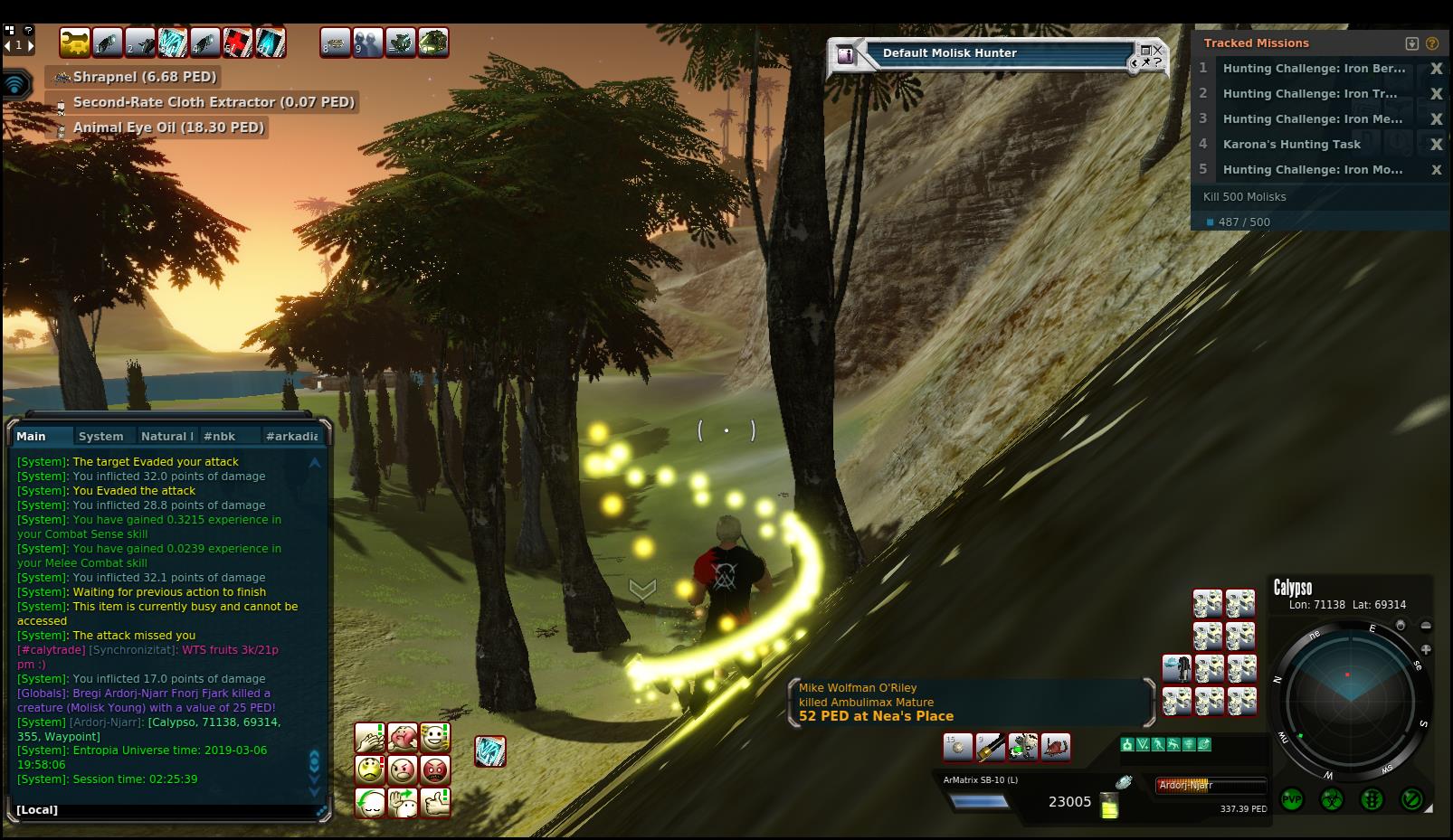Zoom in the radar with plus button
1453x840 pixels.
(x=1426, y=649)
